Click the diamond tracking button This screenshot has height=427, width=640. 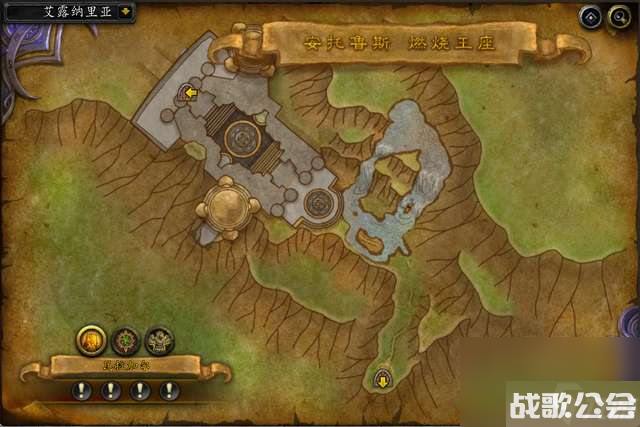click(591, 17)
